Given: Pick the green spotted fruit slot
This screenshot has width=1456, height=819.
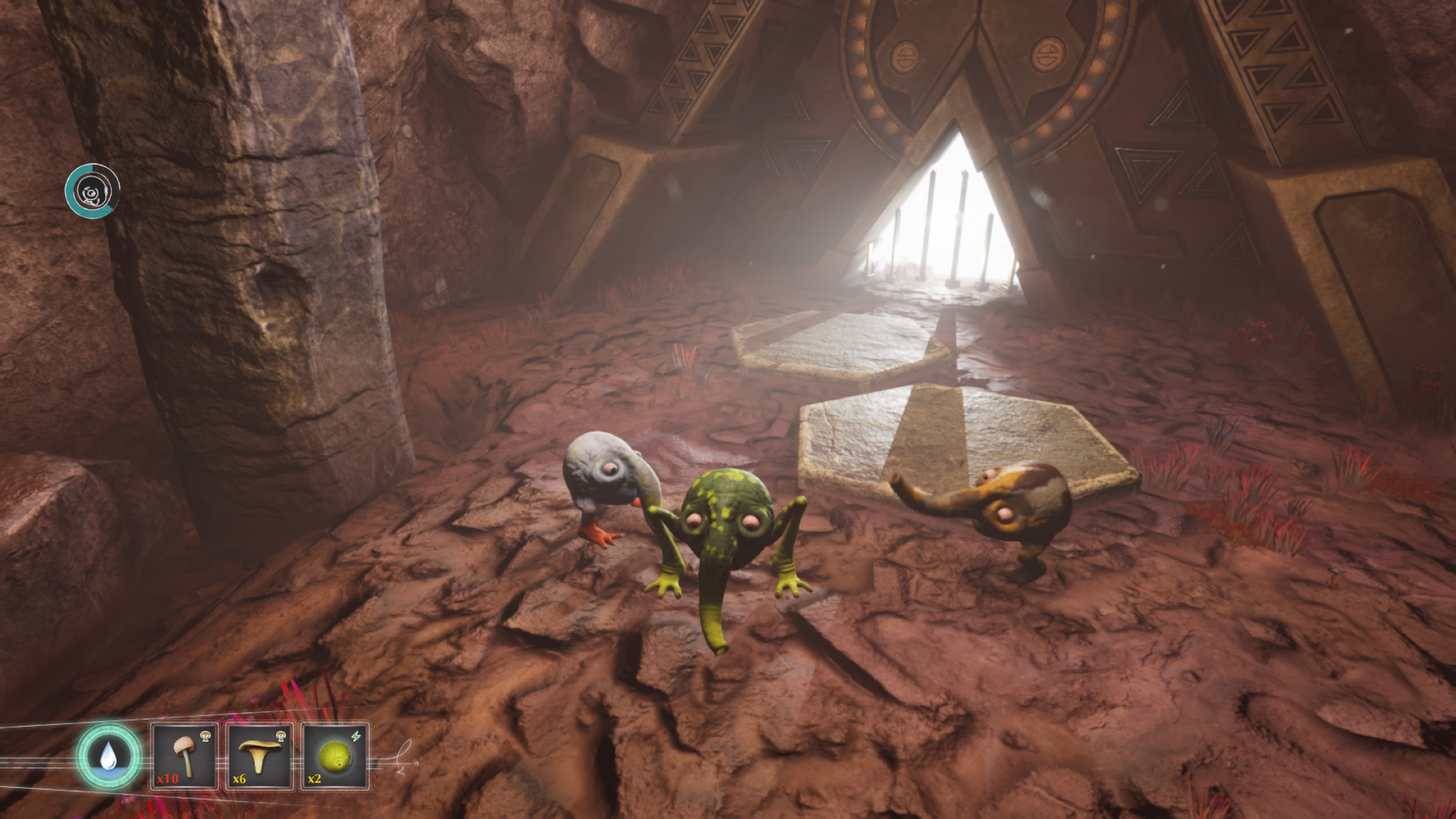Looking at the screenshot, I should click(334, 756).
